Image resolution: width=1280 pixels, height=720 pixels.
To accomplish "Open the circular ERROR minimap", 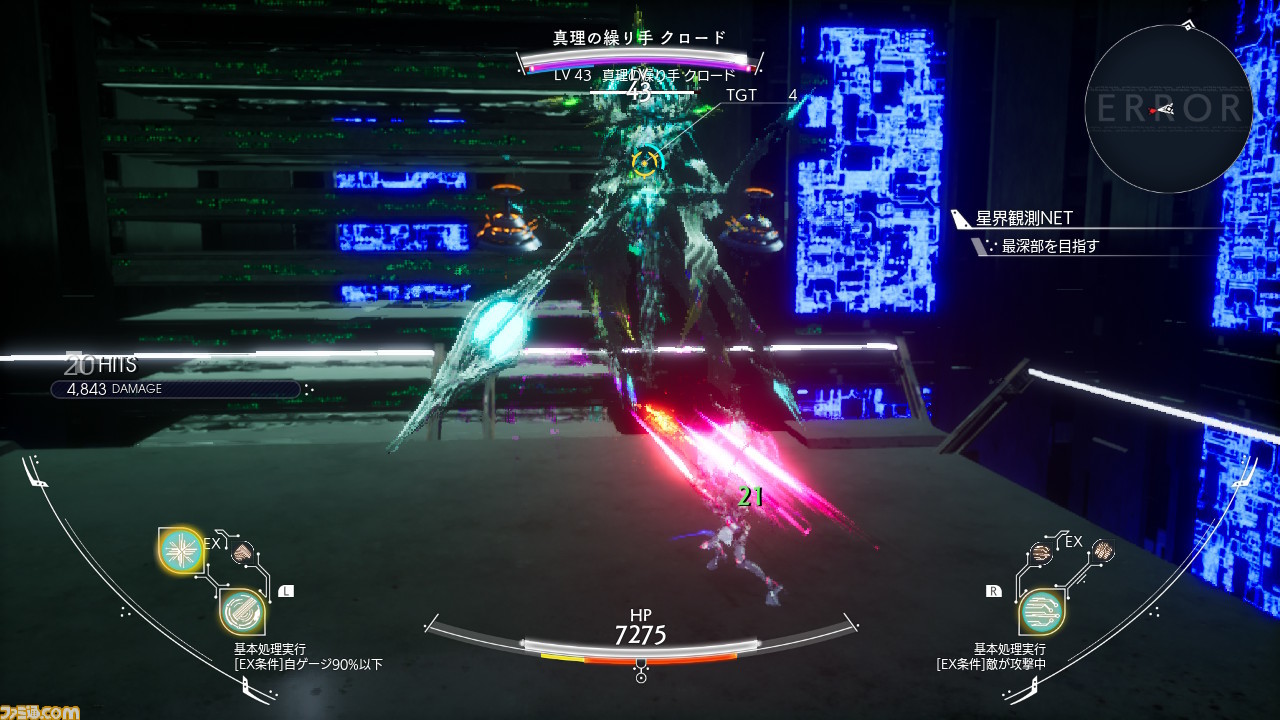I will click(x=1168, y=109).
